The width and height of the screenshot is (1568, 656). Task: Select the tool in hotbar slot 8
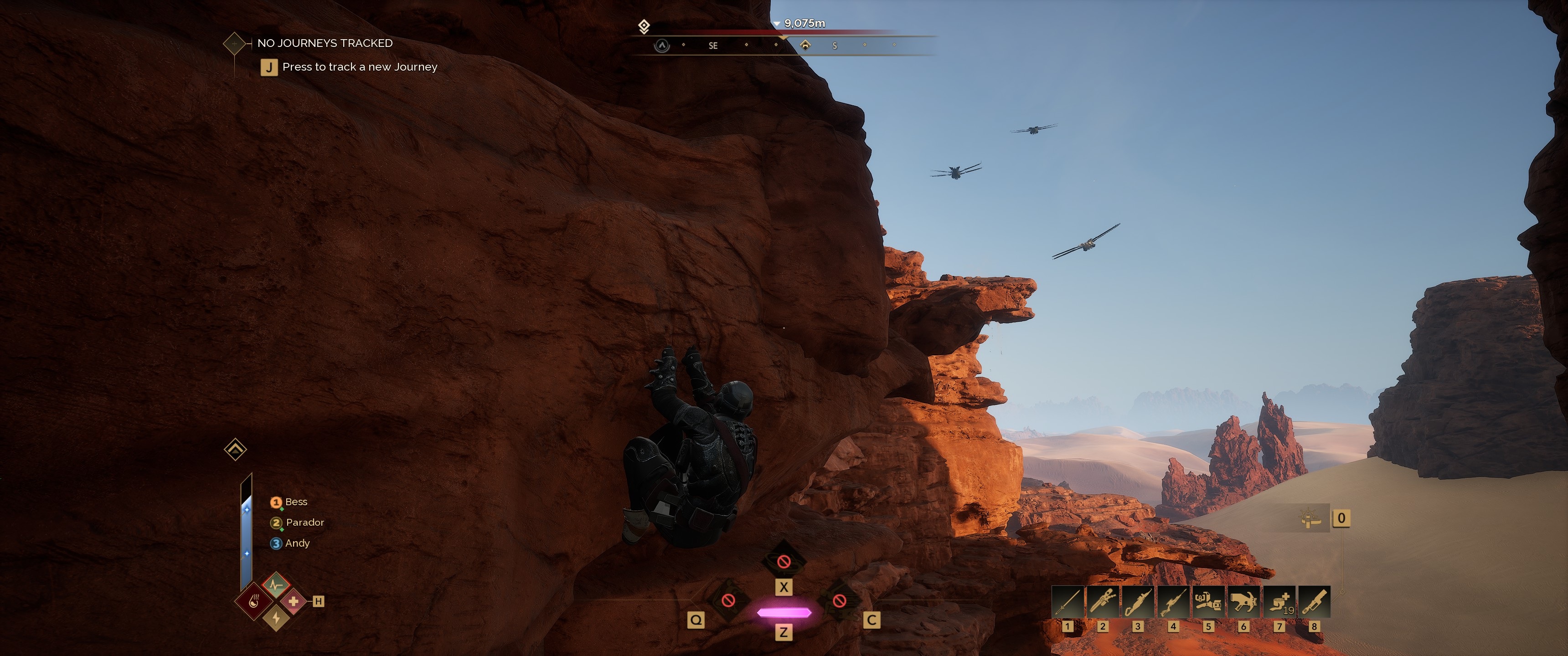[x=1314, y=602]
